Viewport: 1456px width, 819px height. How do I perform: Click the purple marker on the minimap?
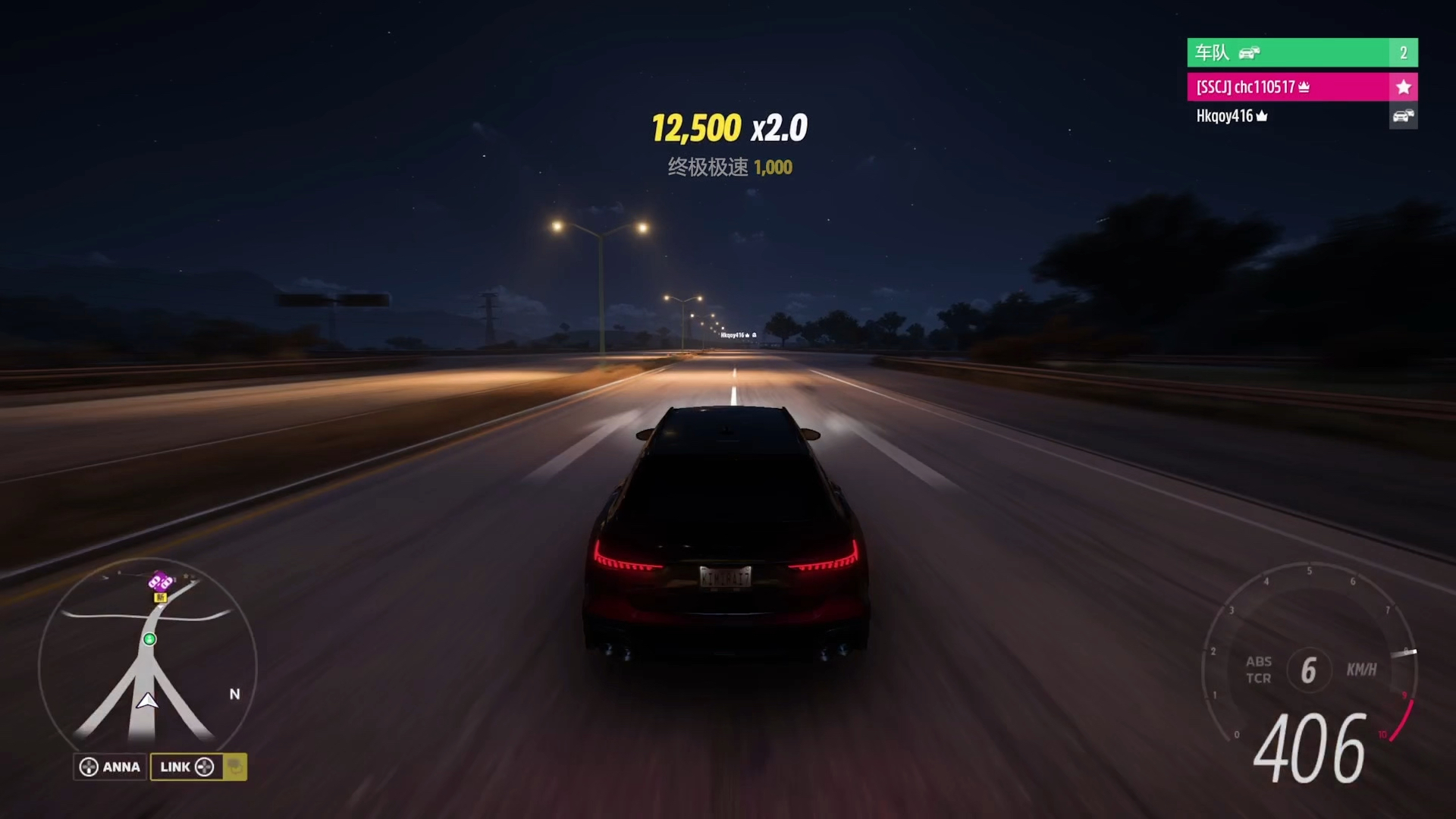point(160,582)
